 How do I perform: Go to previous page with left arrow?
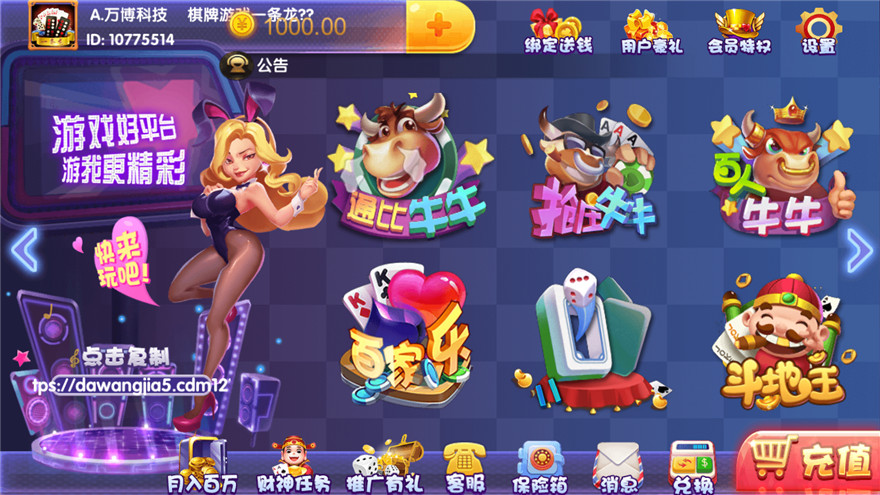pyautogui.click(x=23, y=250)
